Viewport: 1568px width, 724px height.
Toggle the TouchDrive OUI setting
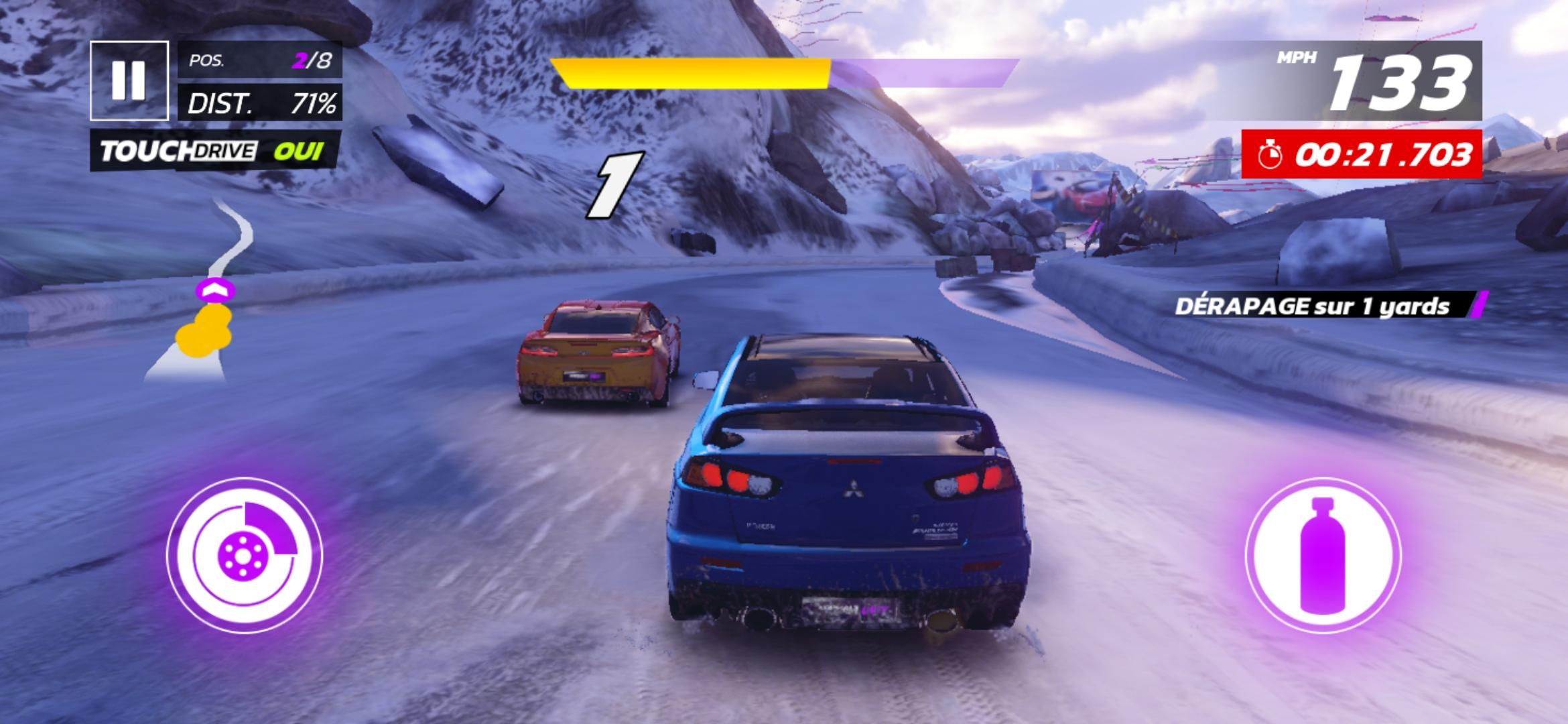pyautogui.click(x=216, y=151)
